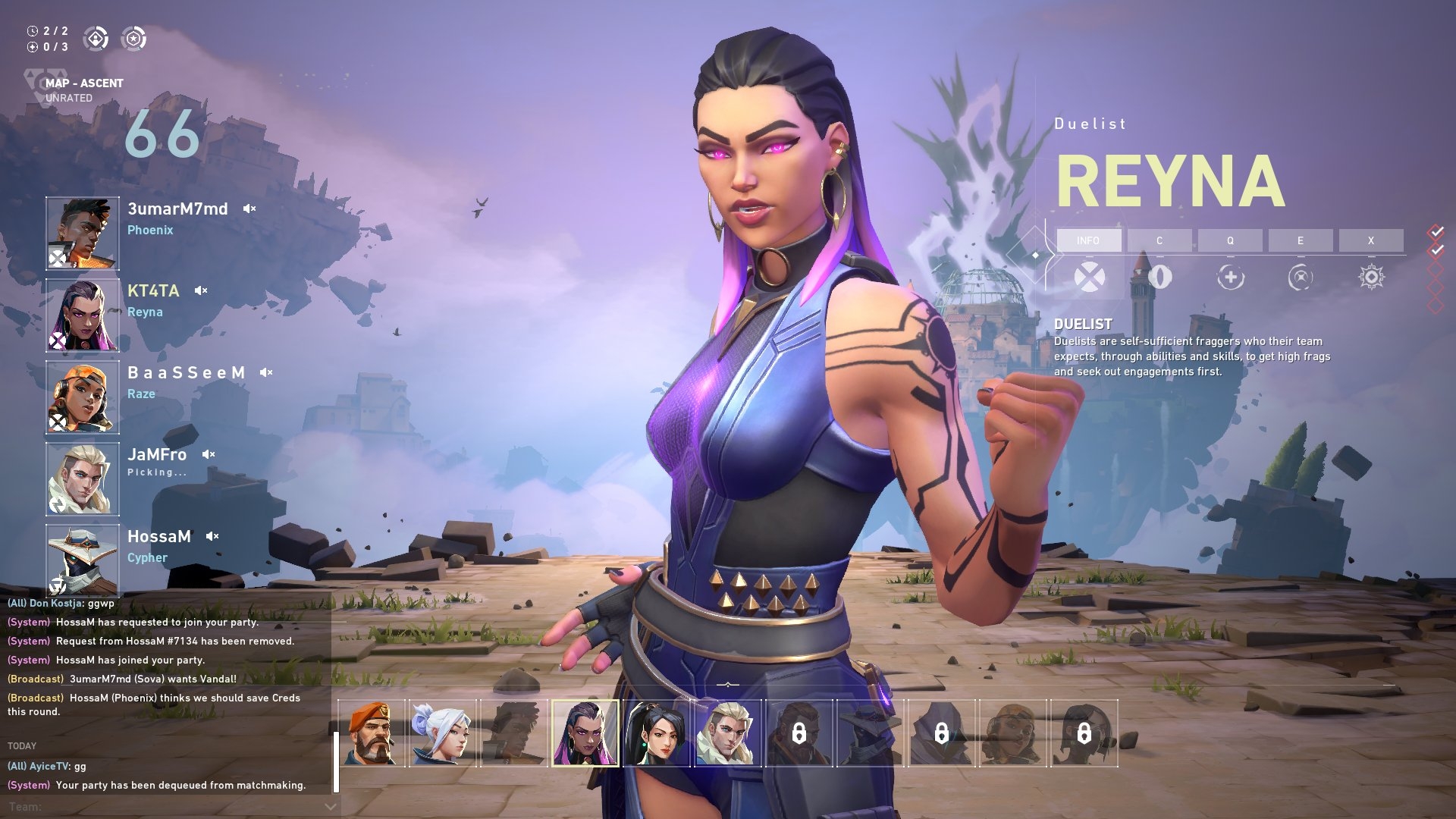Click HossaM's Cypher player portrait

point(83,560)
